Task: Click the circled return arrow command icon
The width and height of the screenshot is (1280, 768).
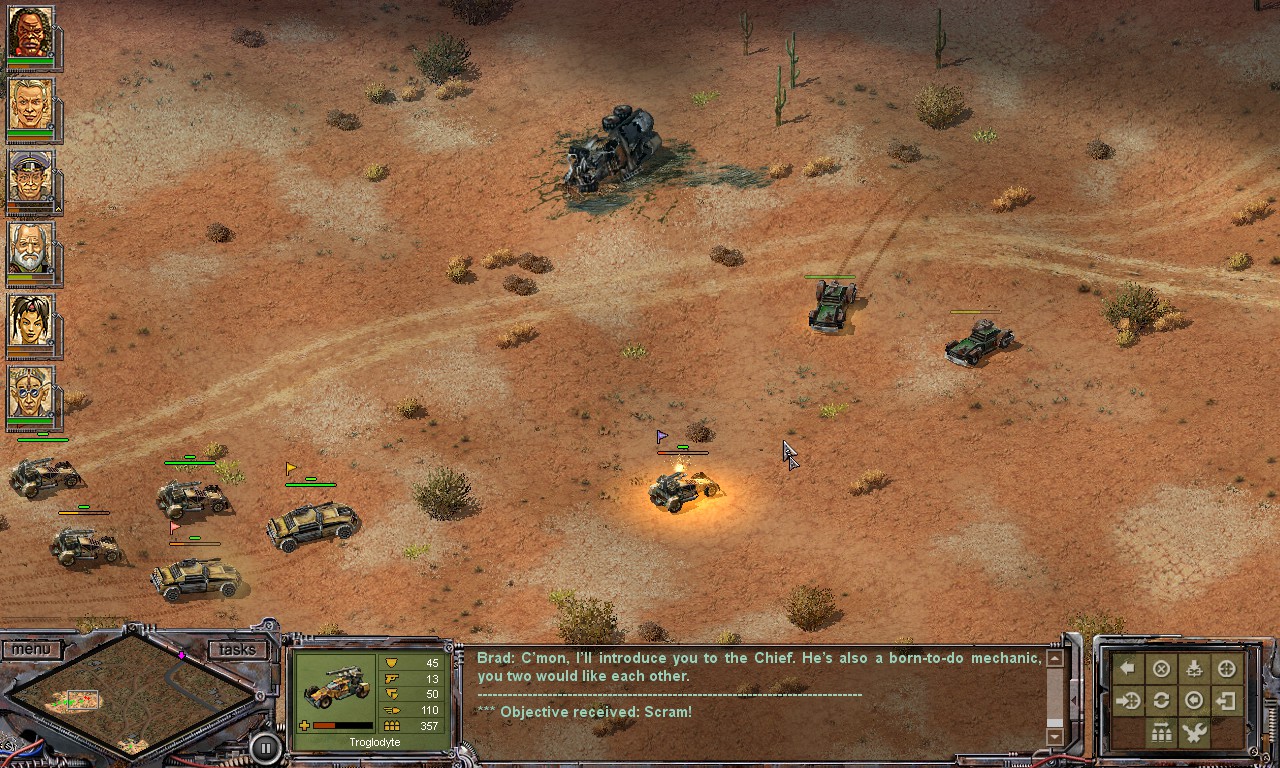Action: click(1193, 701)
